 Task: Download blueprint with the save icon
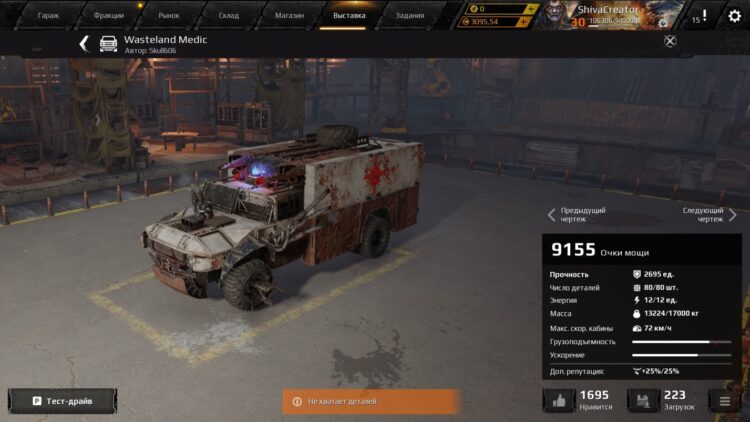[643, 401]
